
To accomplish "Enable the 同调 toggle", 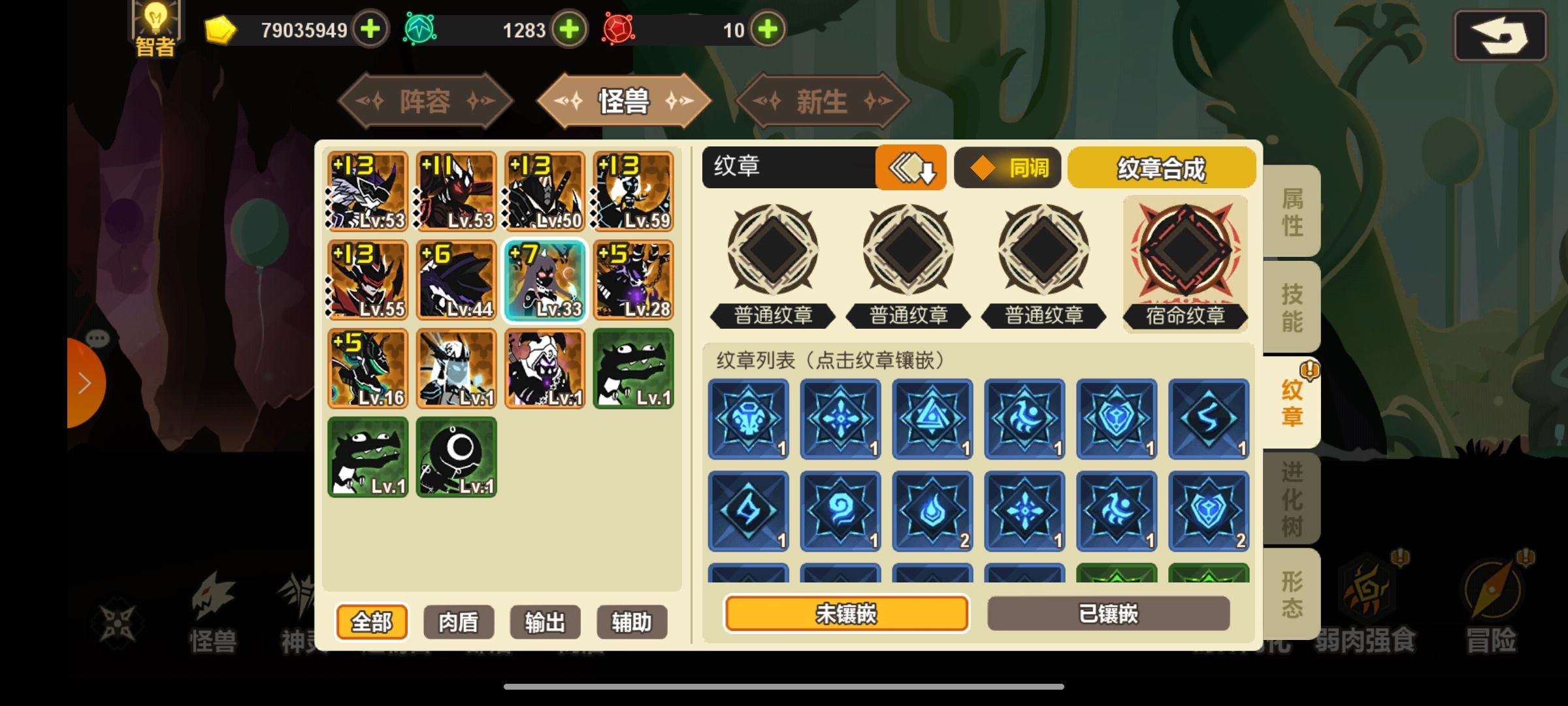I will pos(1007,168).
